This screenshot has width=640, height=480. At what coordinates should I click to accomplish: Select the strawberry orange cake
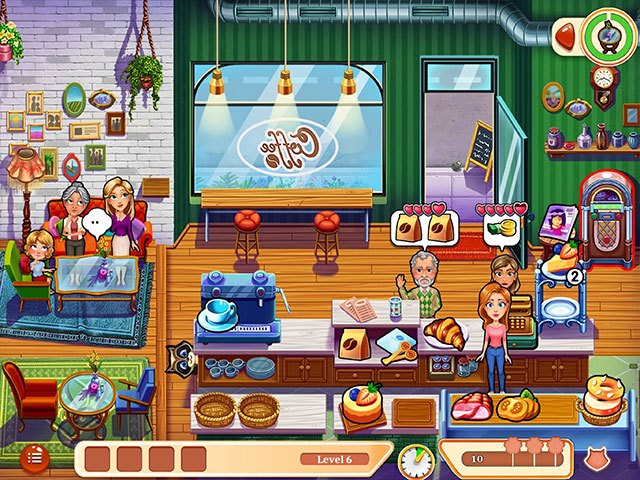(x=361, y=402)
